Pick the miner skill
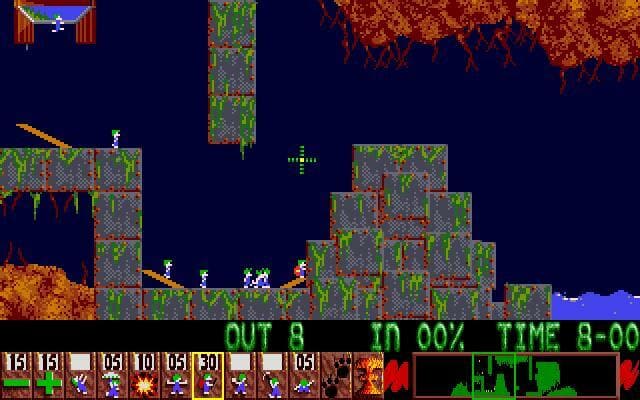 pyautogui.click(x=272, y=375)
